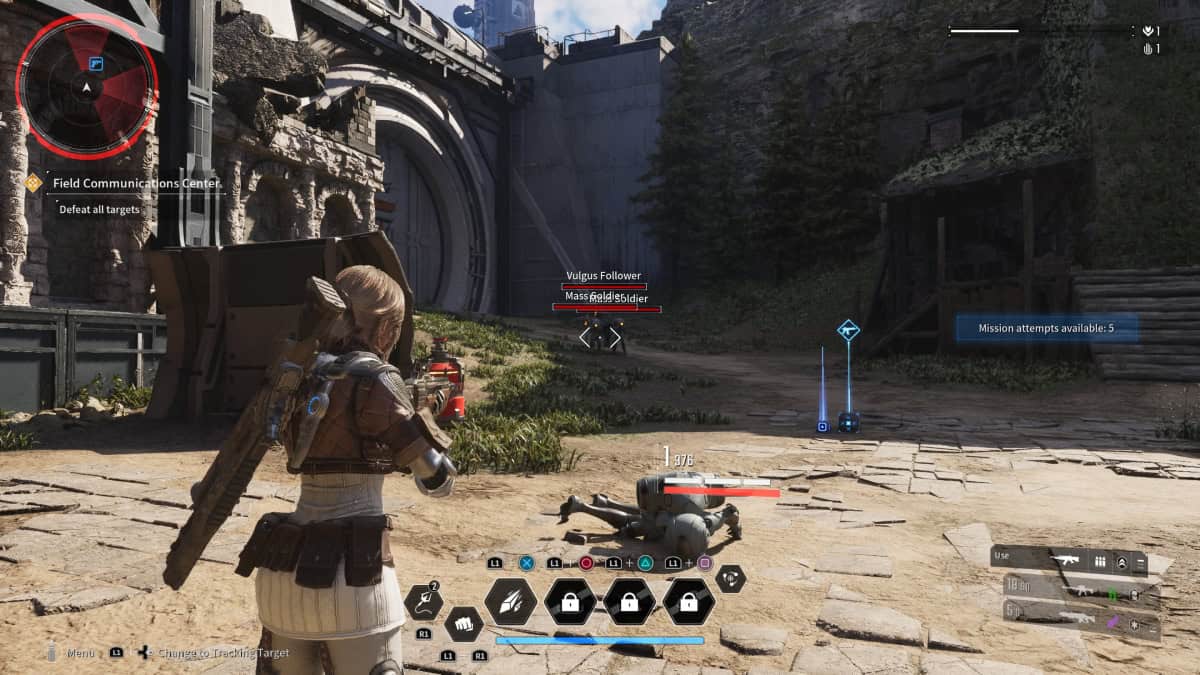Open the circular radar minimap
Screen dimensions: 1200x675
click(87, 86)
